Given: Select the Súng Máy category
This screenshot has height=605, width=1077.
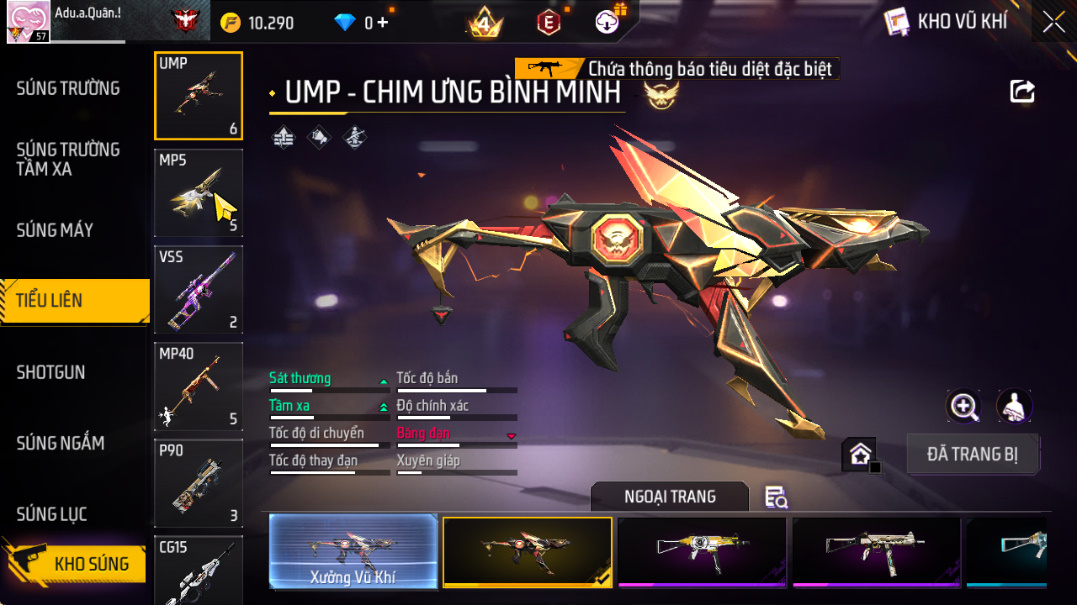Looking at the screenshot, I should point(55,230).
